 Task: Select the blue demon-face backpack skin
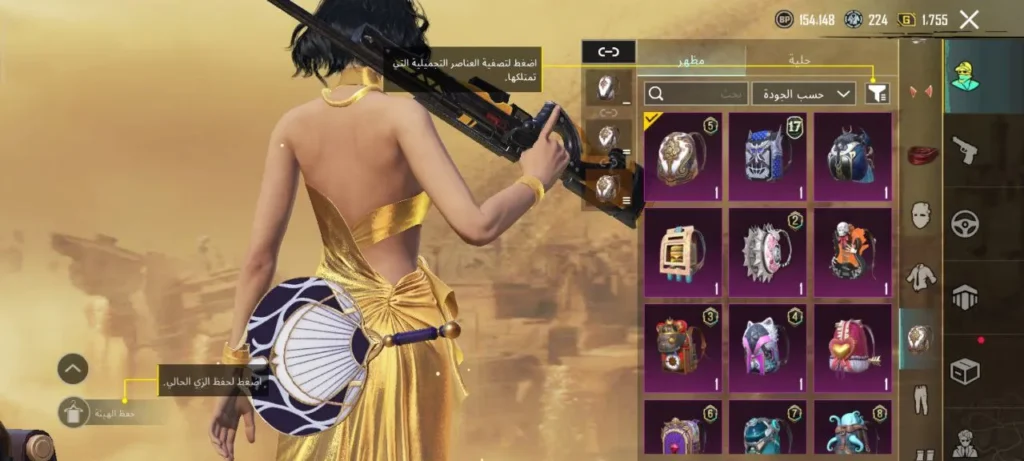pos(767,156)
